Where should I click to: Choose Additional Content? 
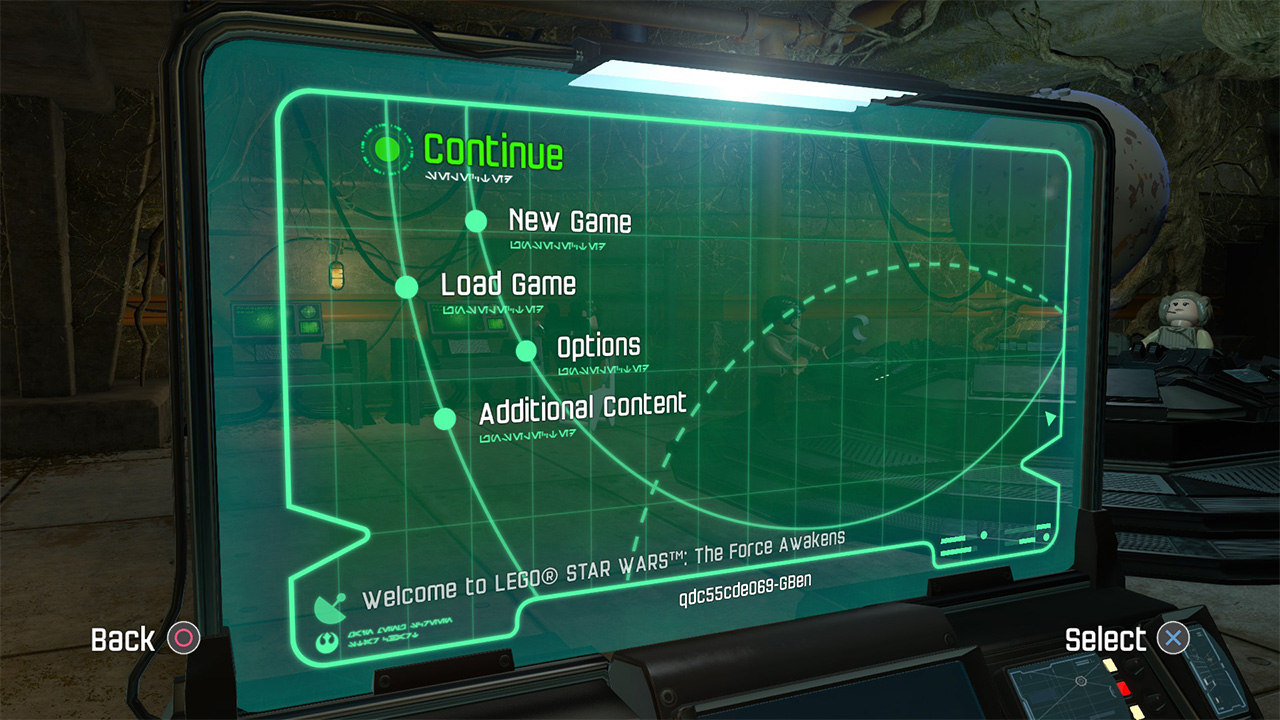click(582, 408)
